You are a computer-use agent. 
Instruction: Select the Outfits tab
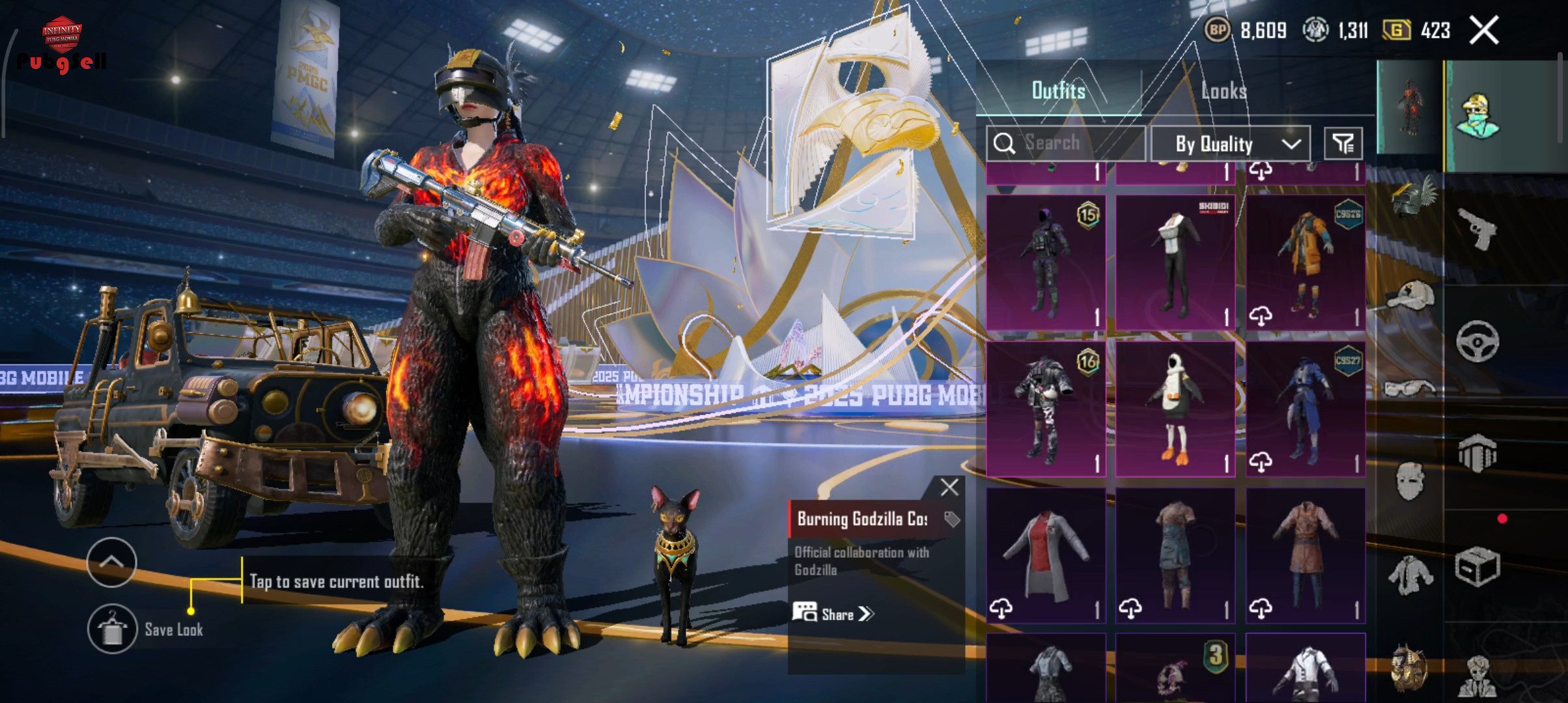coord(1058,91)
